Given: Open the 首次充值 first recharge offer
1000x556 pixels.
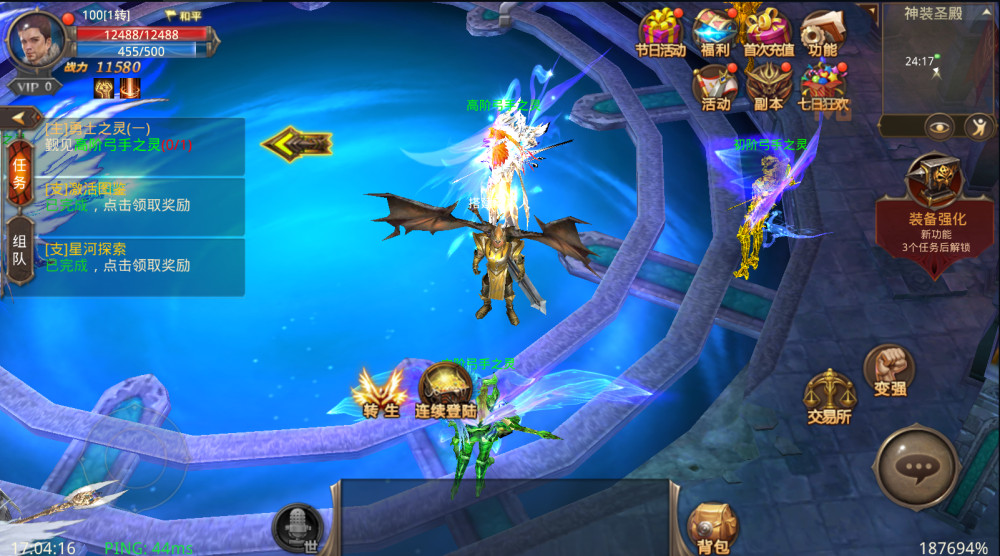Looking at the screenshot, I should (768, 32).
